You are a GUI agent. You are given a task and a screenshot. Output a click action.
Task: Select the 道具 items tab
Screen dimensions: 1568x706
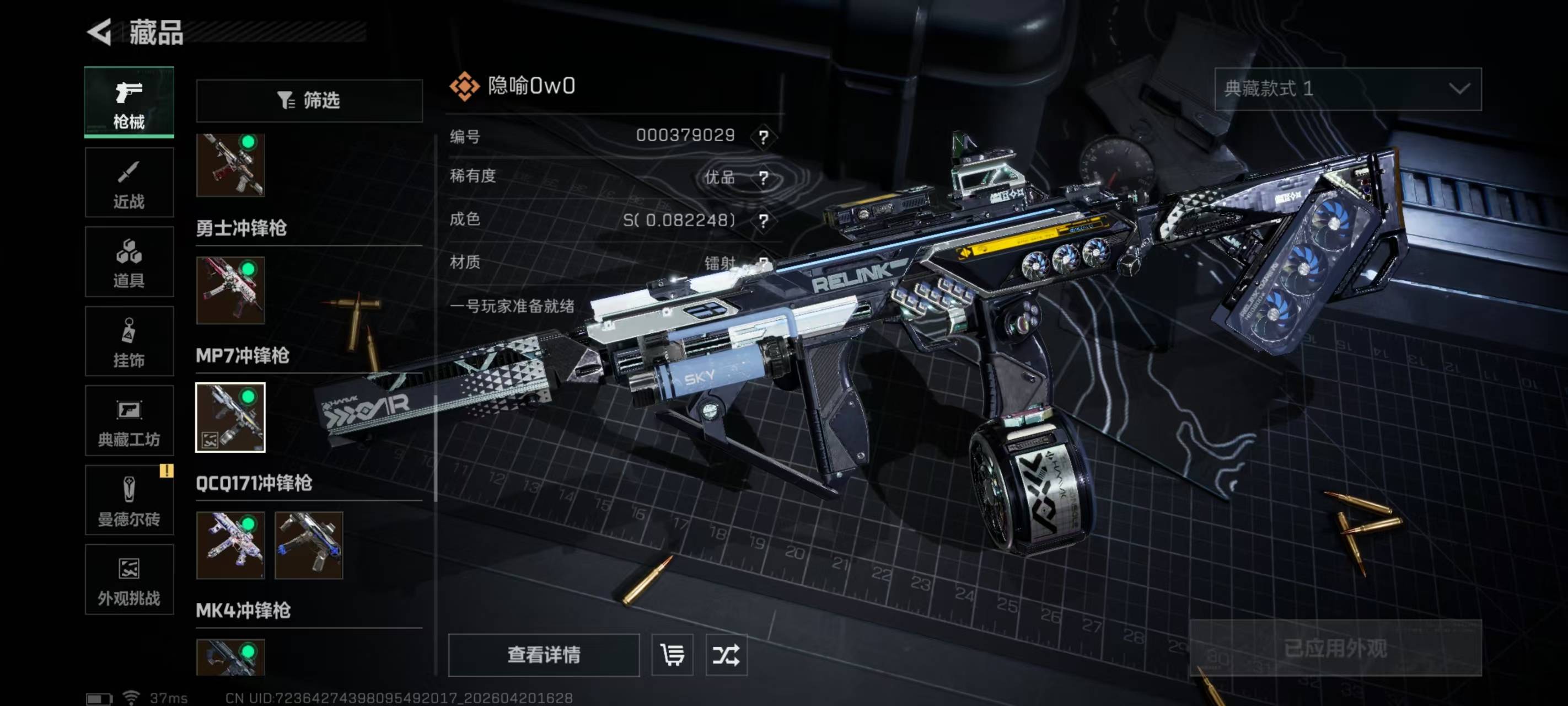(x=129, y=262)
